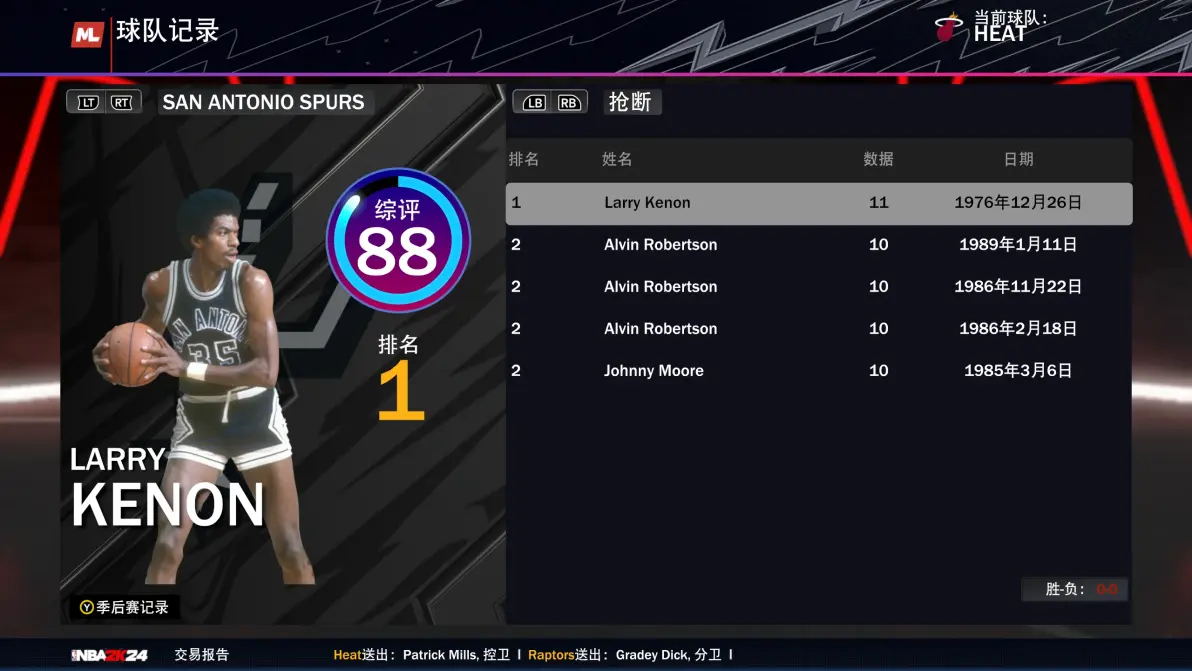
Task: Show the 季后赛记录 playoff records
Action: [x=125, y=607]
